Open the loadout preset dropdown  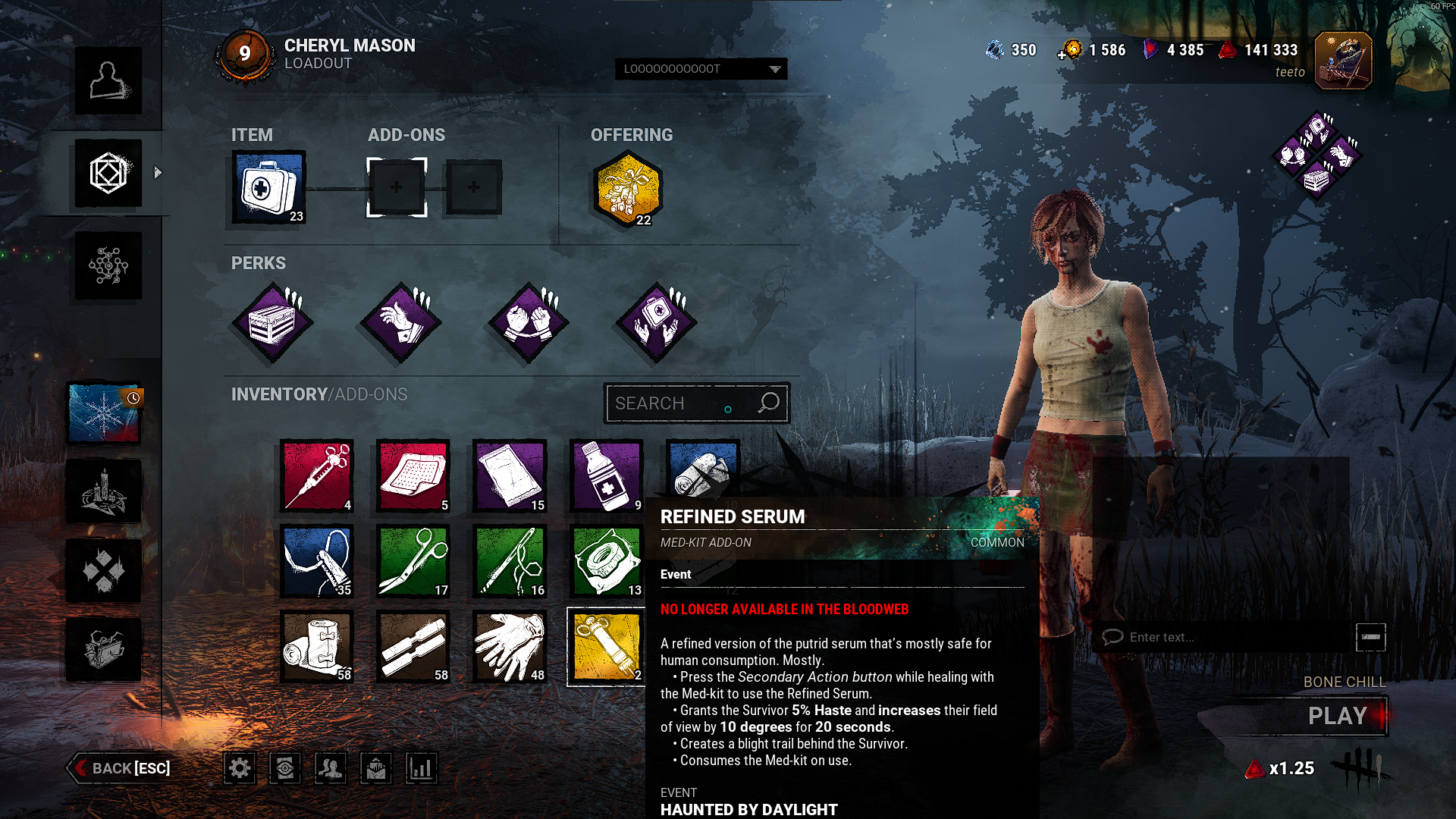tap(701, 69)
